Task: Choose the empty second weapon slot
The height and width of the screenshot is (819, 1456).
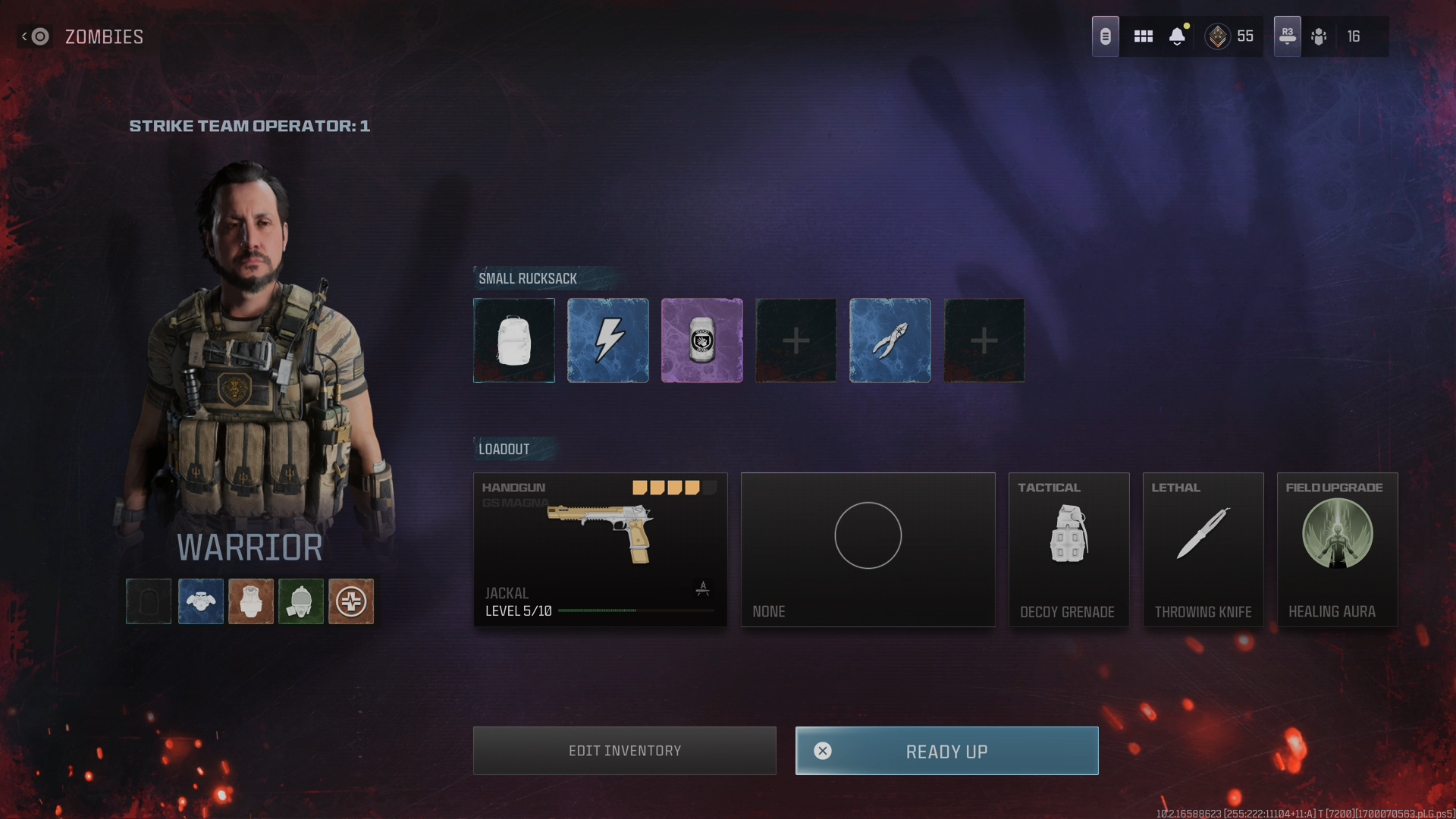Action: [868, 550]
